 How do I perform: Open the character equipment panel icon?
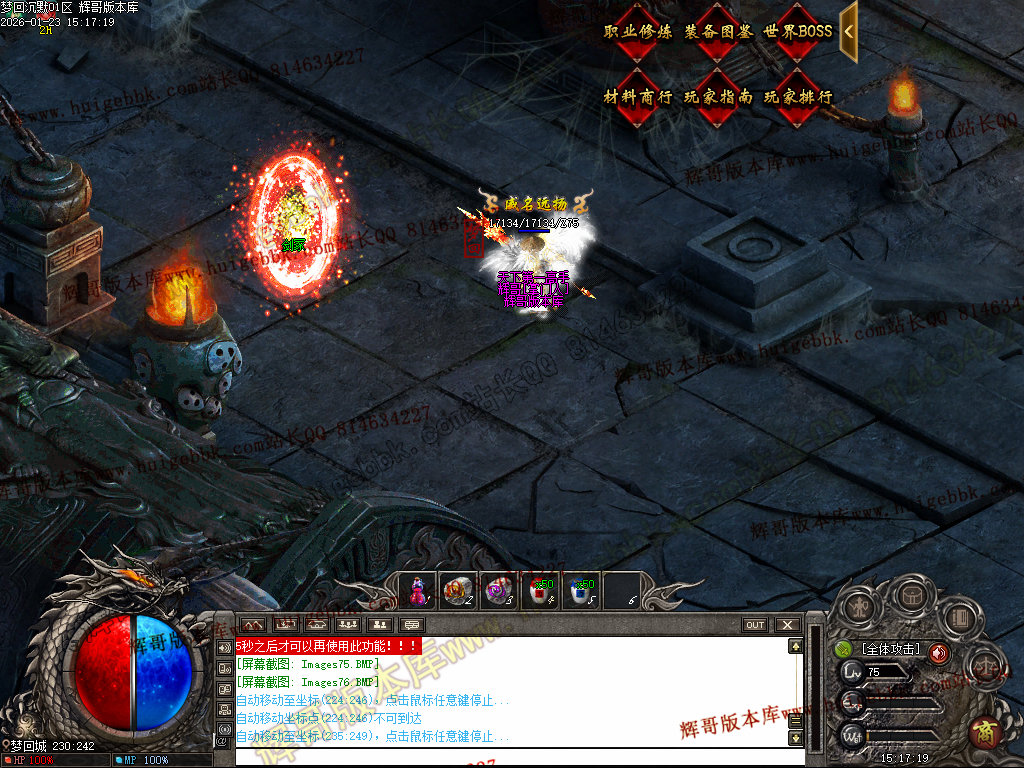point(860,605)
